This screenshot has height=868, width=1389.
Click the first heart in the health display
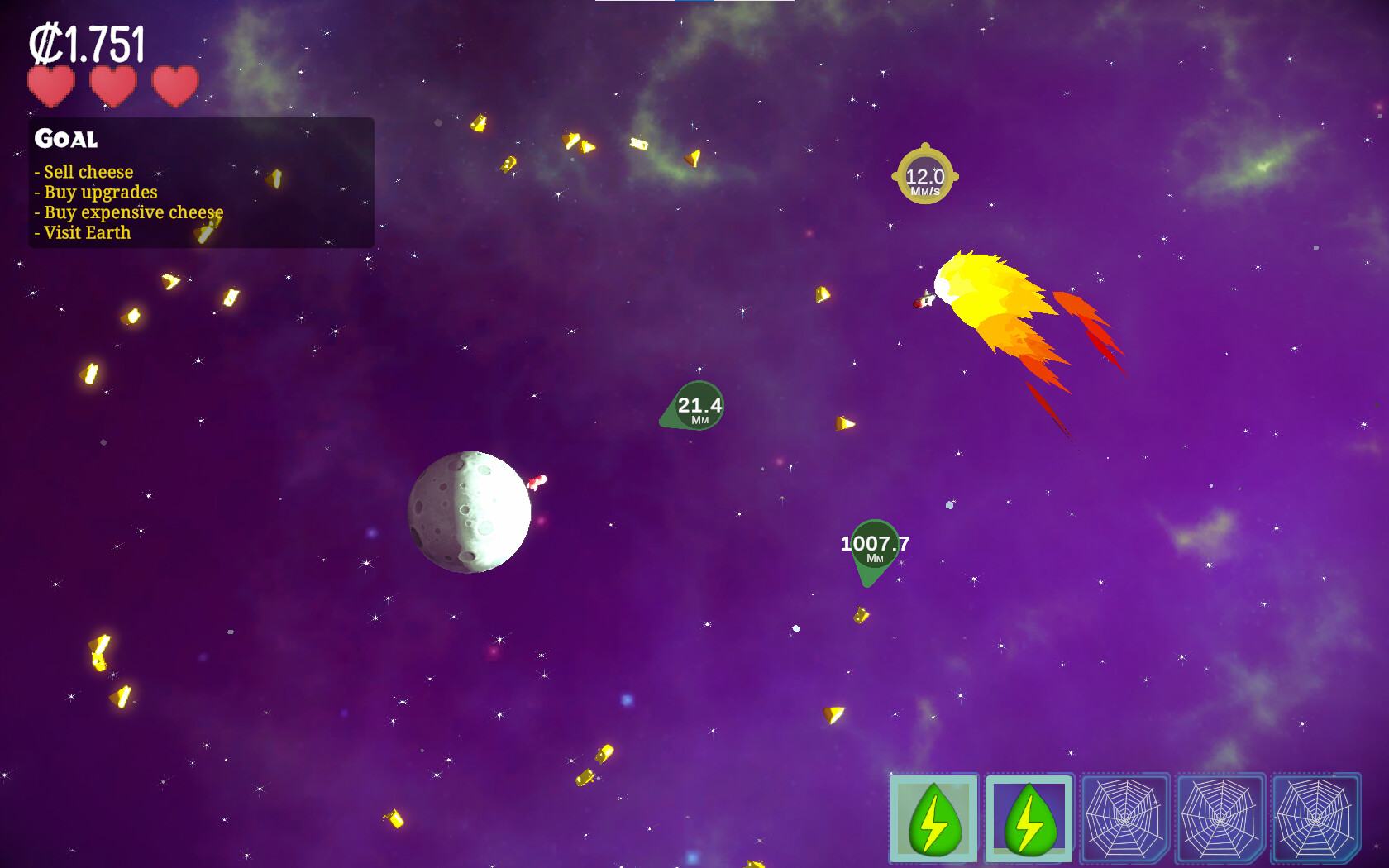point(50,85)
